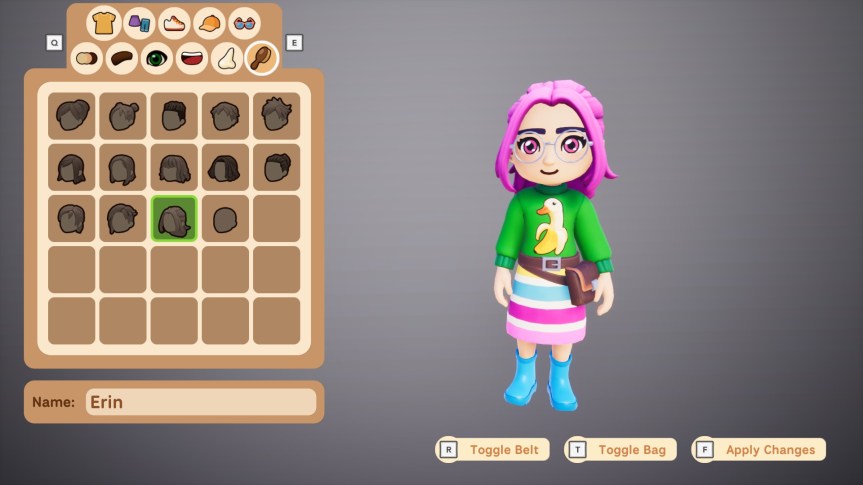Click the hairbrush hair tab
Image resolution: width=863 pixels, height=485 pixels.
(x=261, y=58)
